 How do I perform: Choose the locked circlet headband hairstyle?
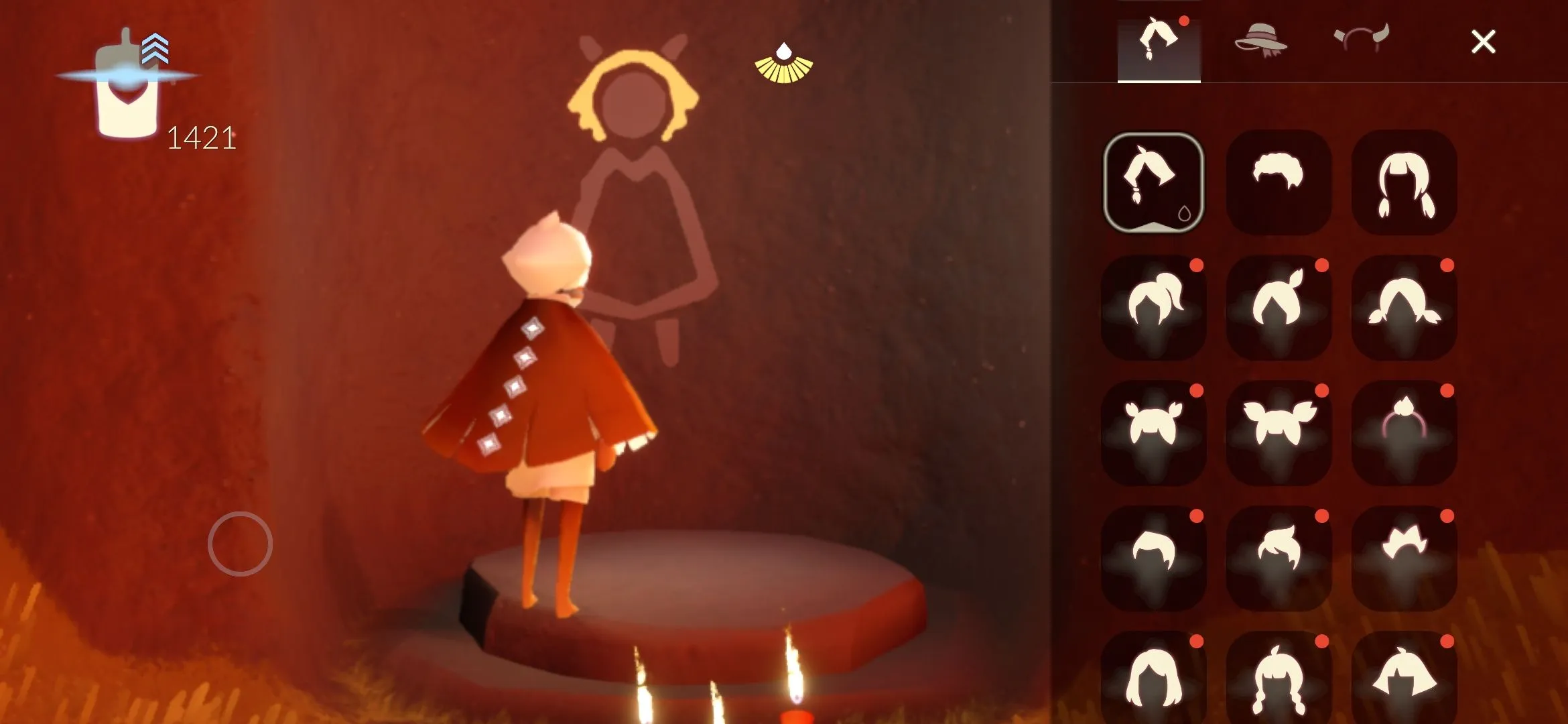tap(1406, 432)
